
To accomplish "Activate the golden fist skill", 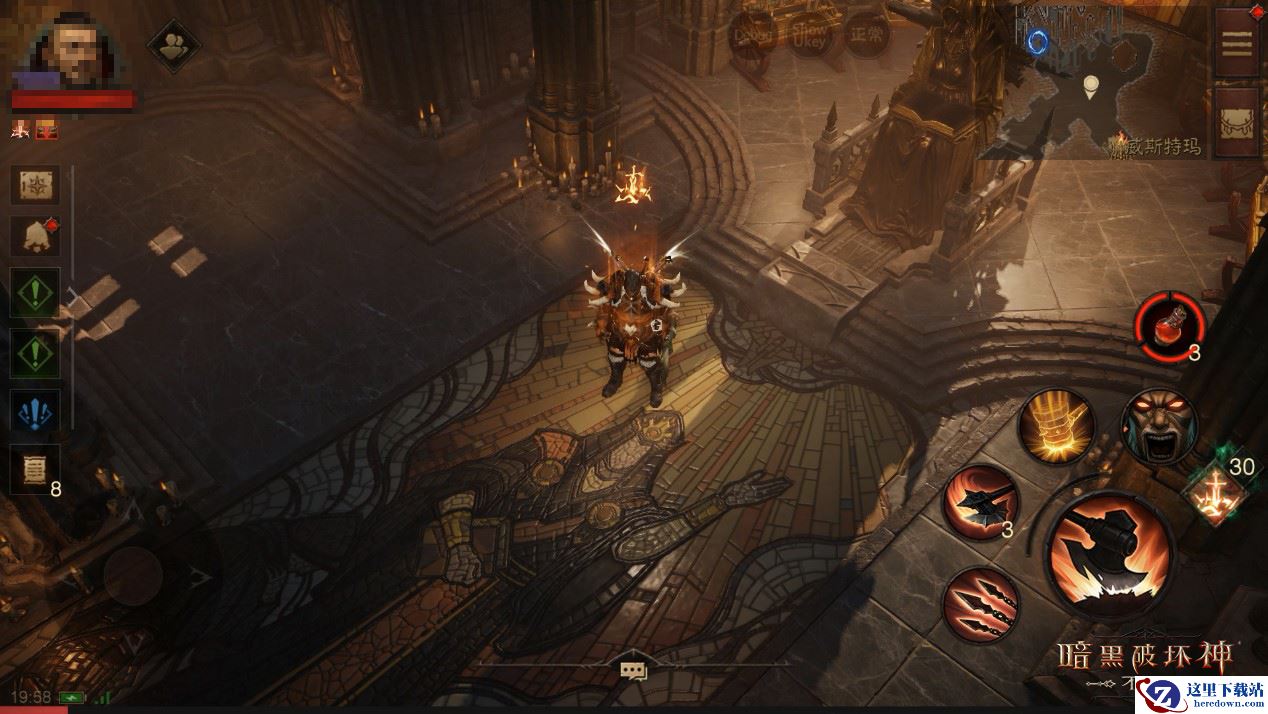I will coord(1055,427).
